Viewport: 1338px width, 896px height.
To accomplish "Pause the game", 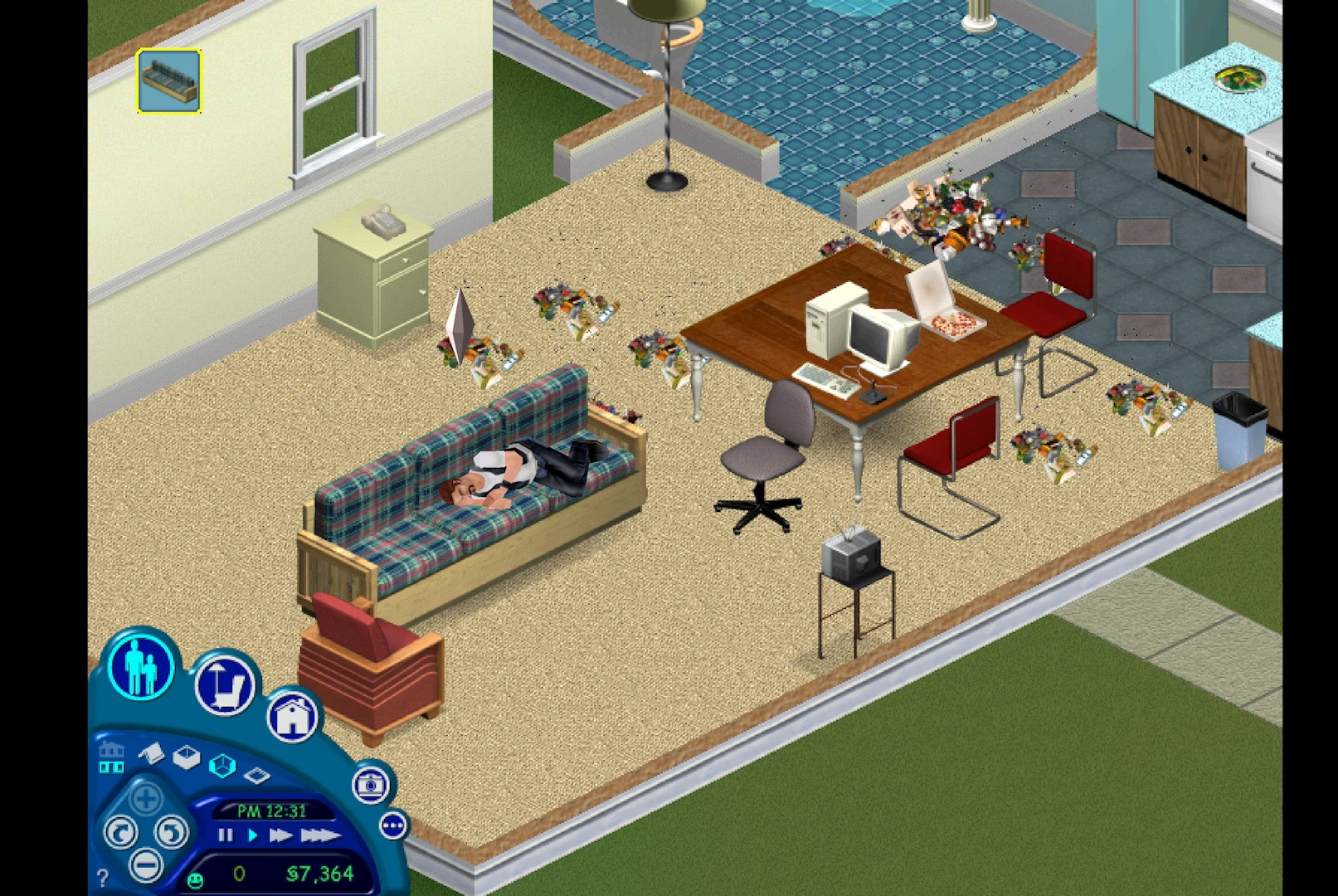I will [225, 835].
